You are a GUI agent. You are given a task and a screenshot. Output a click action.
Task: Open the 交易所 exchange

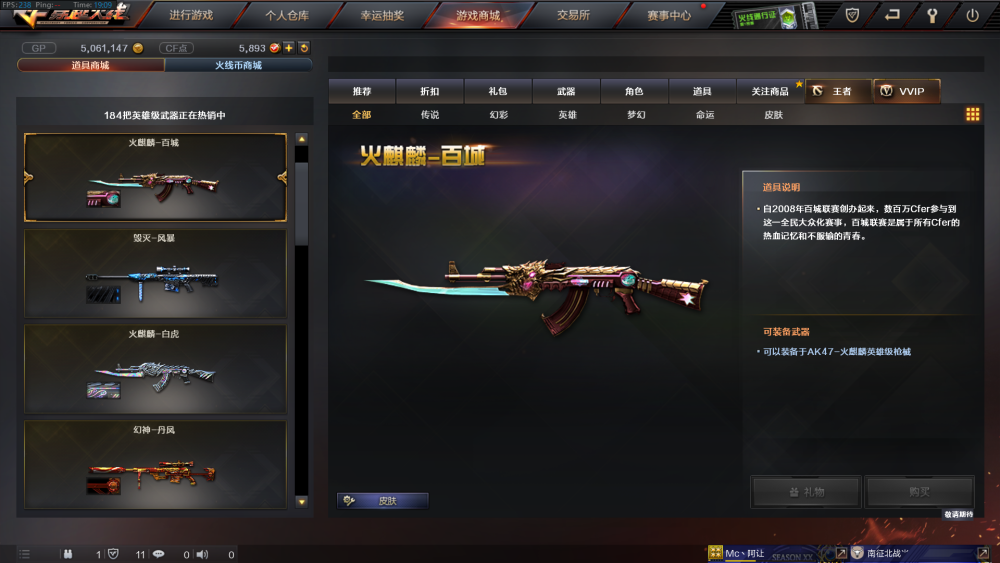click(x=573, y=15)
